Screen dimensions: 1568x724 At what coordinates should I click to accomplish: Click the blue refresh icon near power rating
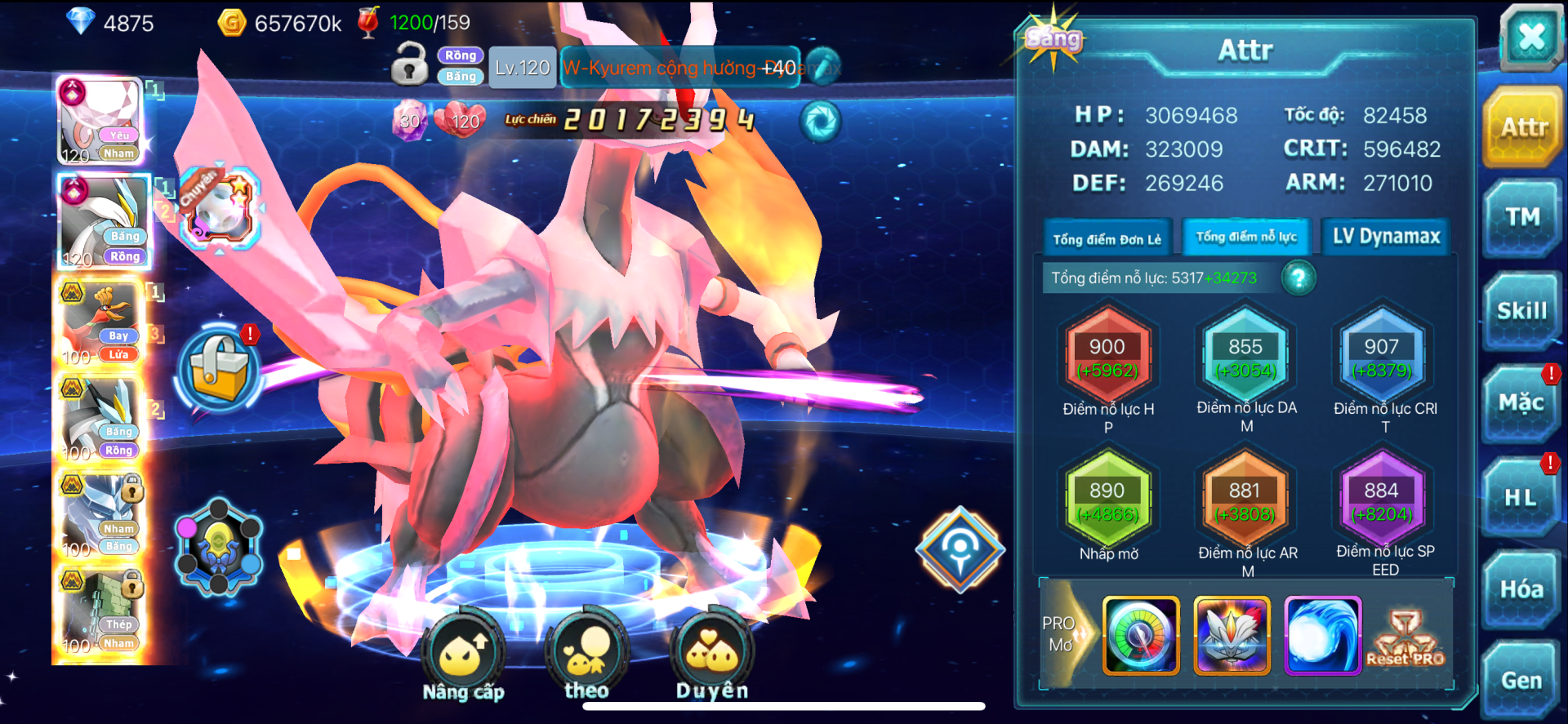820,122
